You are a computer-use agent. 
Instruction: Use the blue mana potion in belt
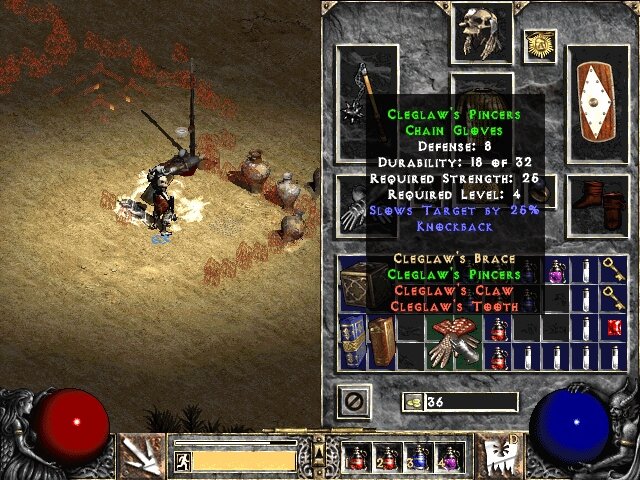[417, 458]
